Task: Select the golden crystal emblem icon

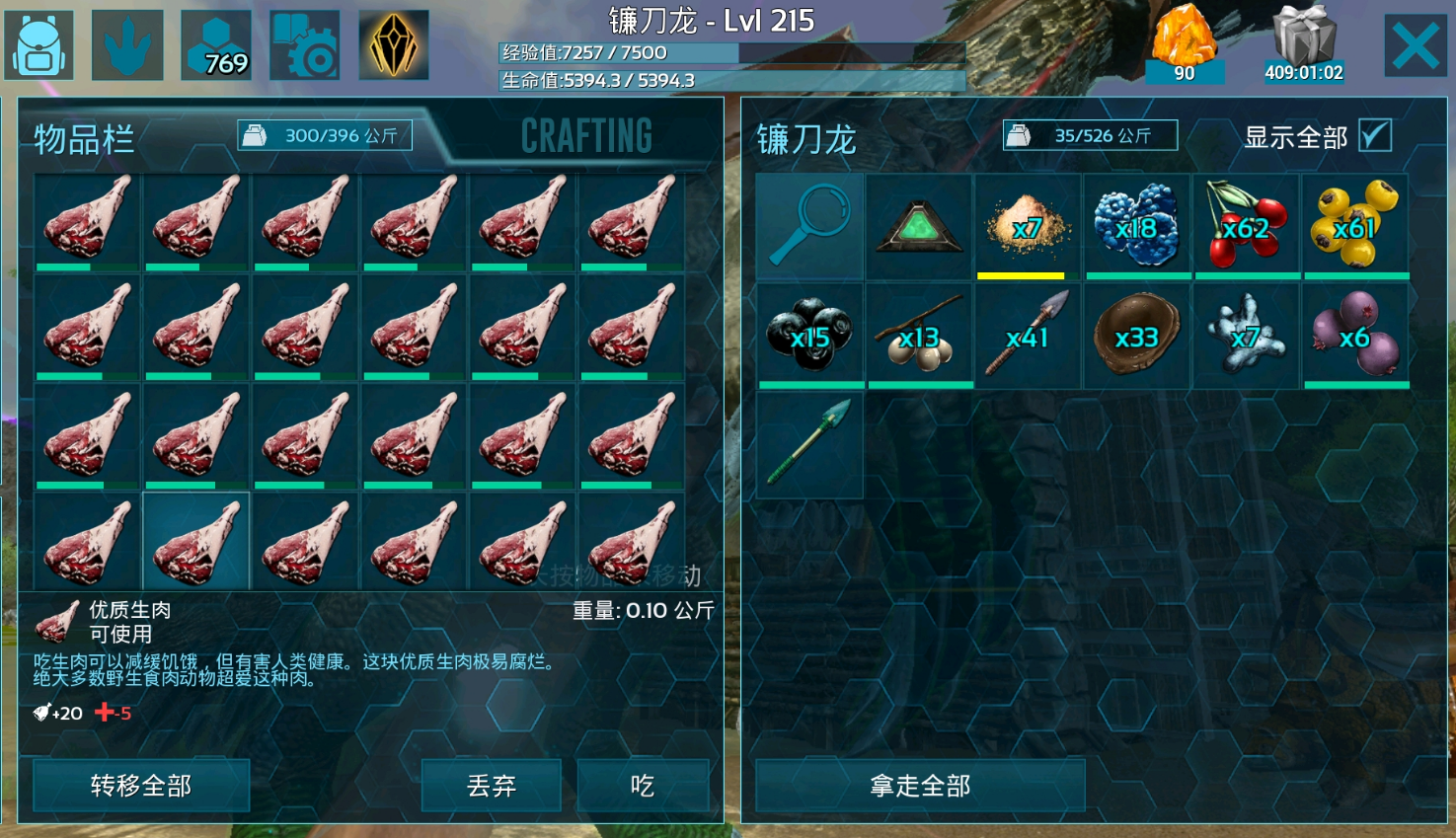Action: [x=393, y=45]
